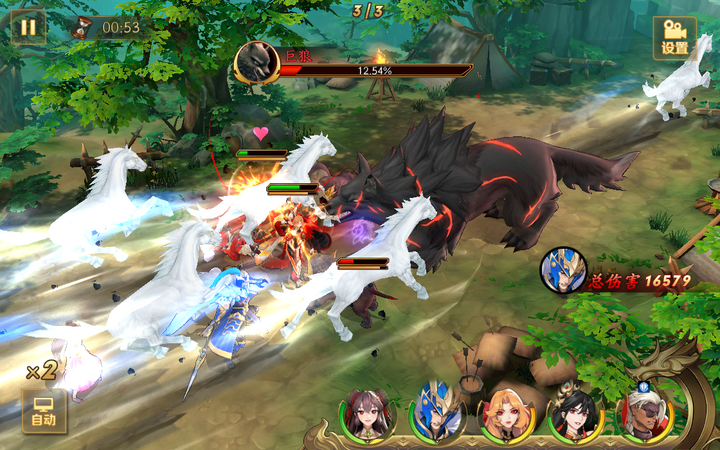
Task: Choose the black-haired woman with gold headpiece
Action: click(x=577, y=414)
